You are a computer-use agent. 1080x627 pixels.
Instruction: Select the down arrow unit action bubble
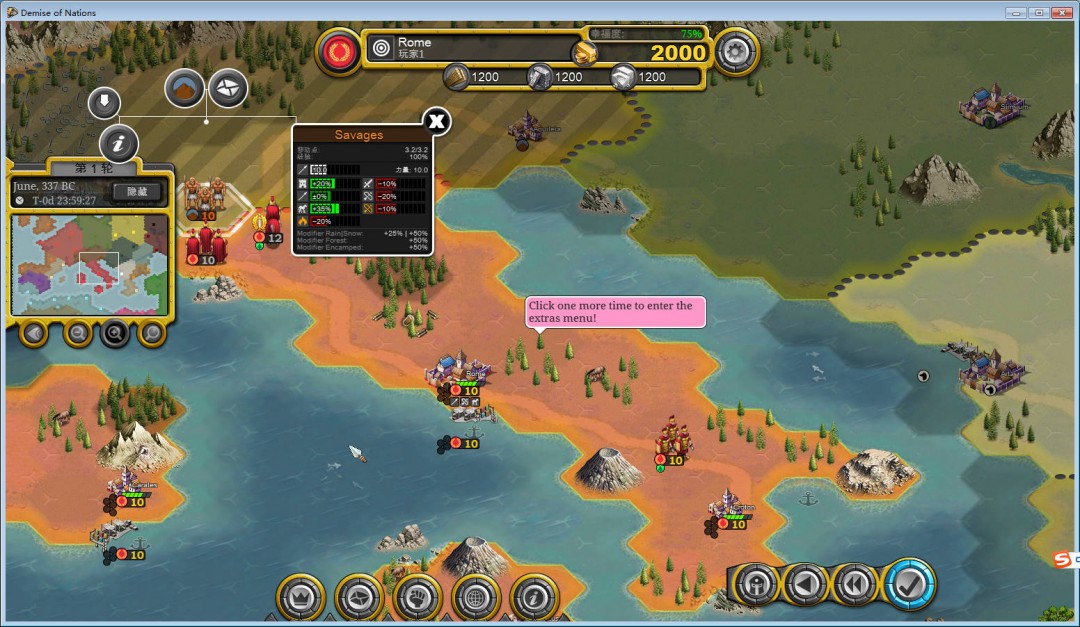104,101
